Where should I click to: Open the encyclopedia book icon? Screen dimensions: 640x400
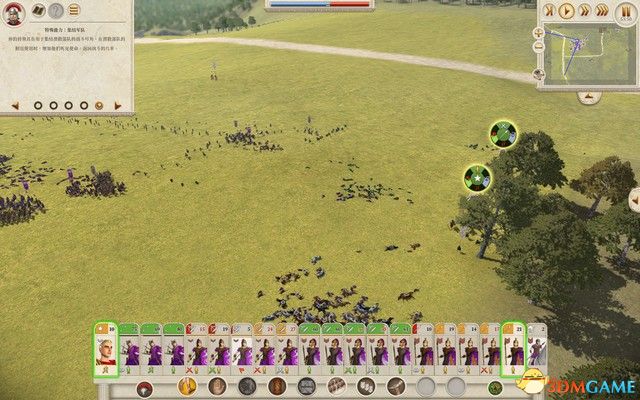[x=37, y=12]
